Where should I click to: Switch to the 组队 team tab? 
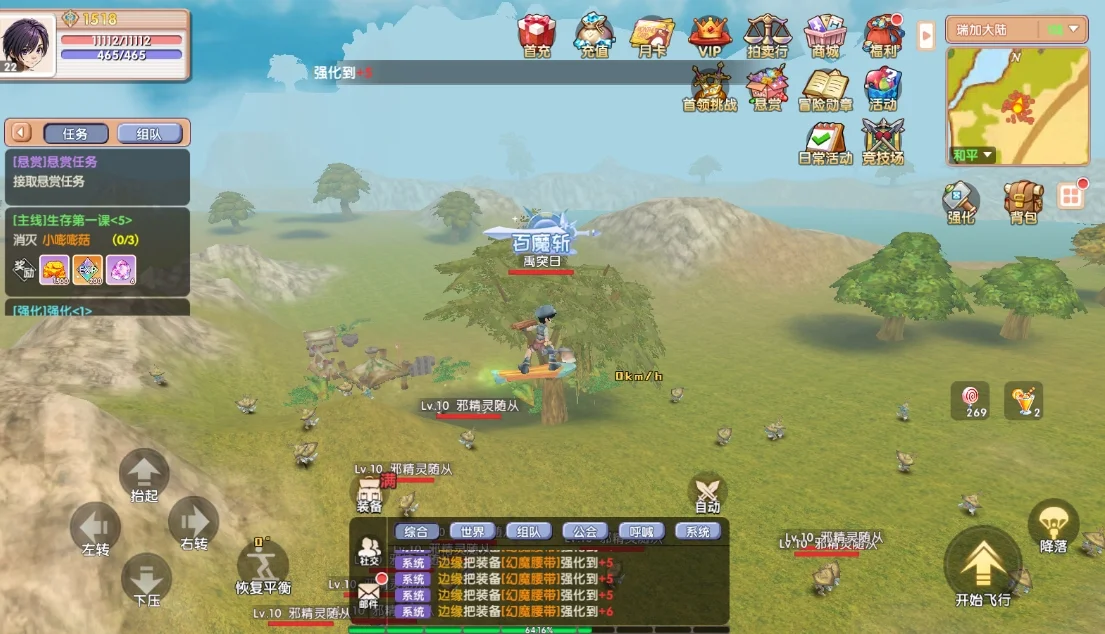click(x=148, y=133)
